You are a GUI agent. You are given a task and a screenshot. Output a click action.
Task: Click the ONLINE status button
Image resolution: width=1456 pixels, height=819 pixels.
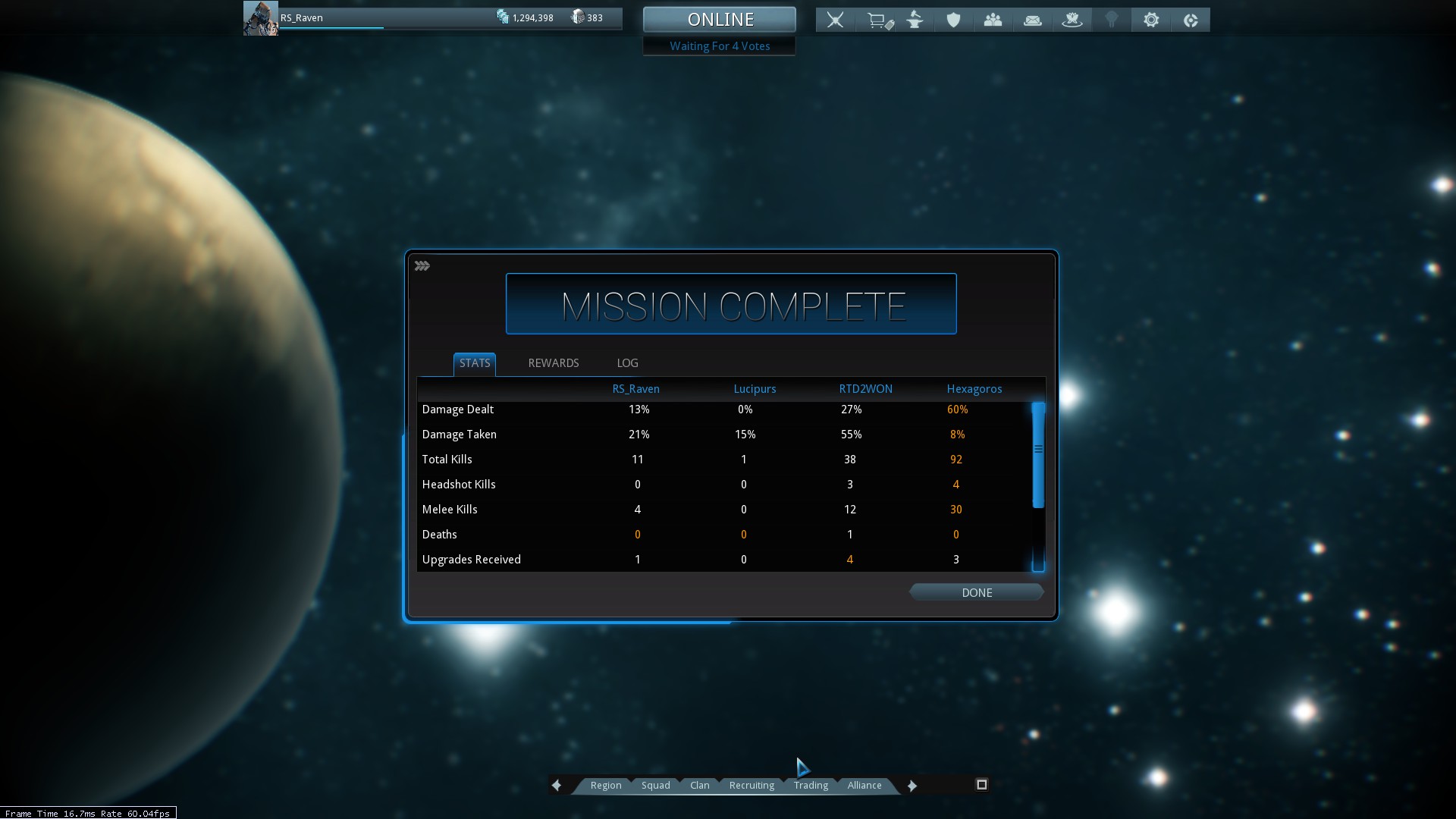(x=720, y=20)
